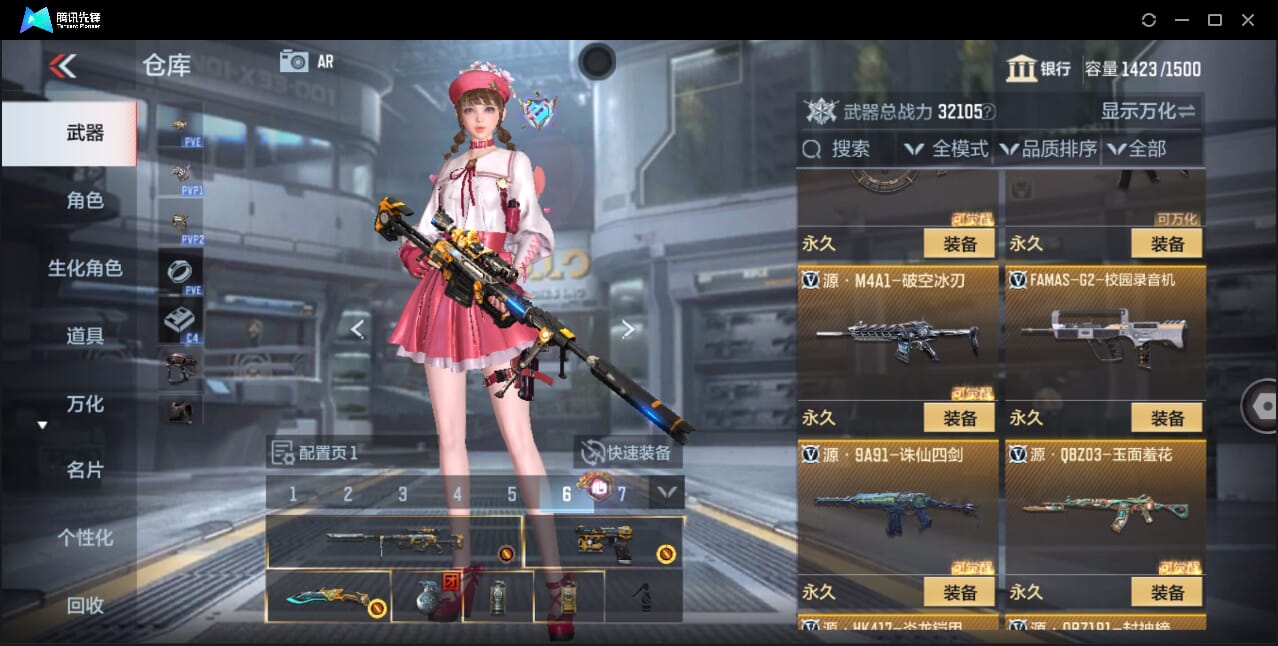Choose the QBZ03-玉面羞花 weapon card
Screen dimensions: 1278x646
click(1104, 500)
